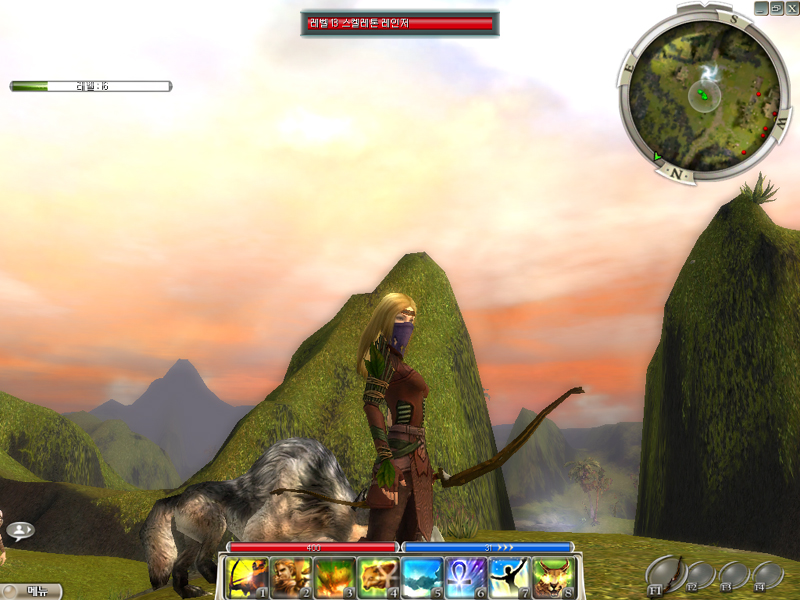The image size is (800, 600).
Task: Use the snarling feline skill in slot 8
Action: tap(552, 577)
